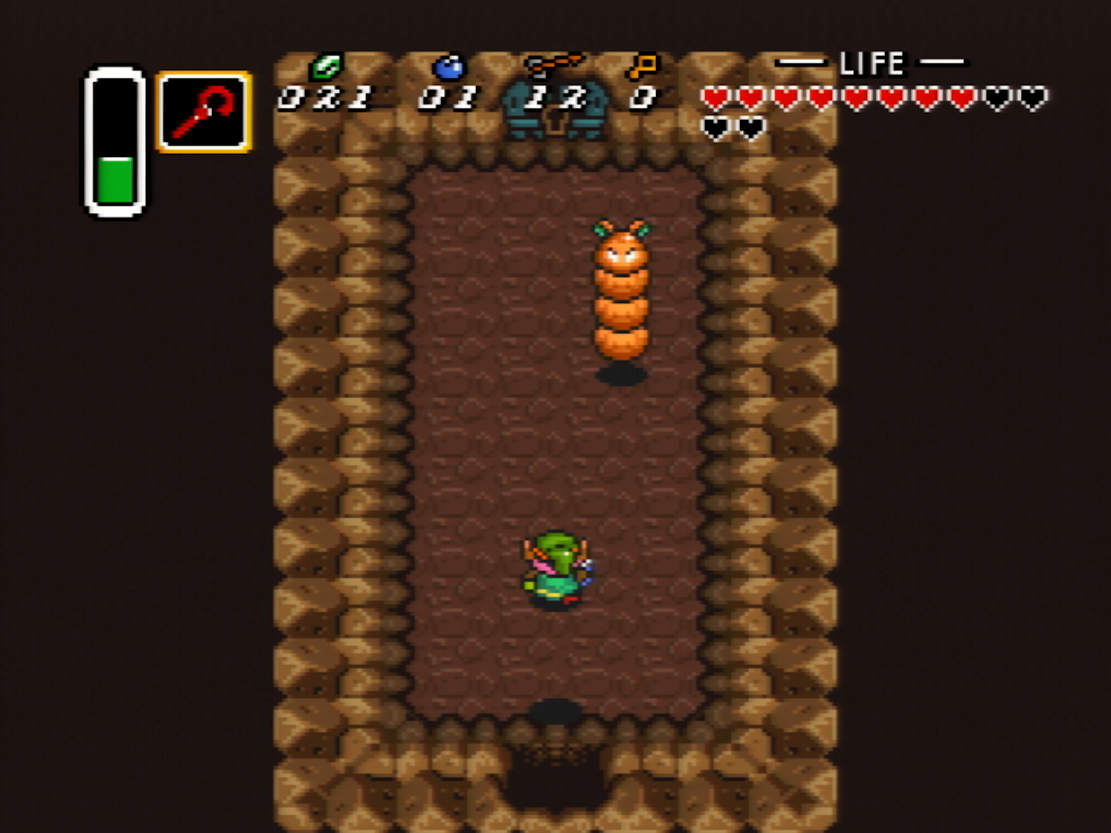Click the small key icon
The height and width of the screenshot is (833, 1111).
click(642, 66)
